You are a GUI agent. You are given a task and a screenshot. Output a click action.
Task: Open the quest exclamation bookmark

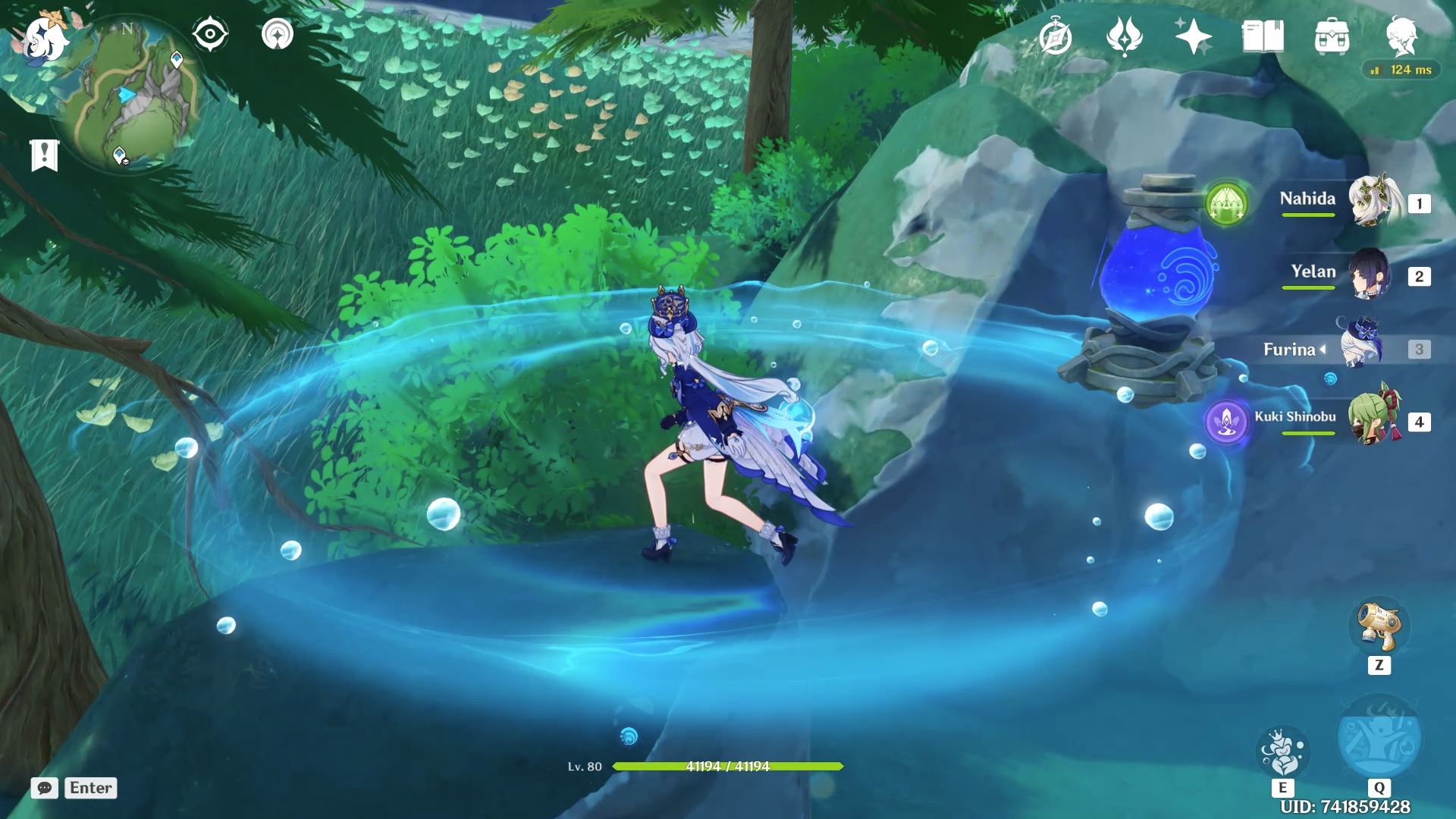pyautogui.click(x=45, y=155)
